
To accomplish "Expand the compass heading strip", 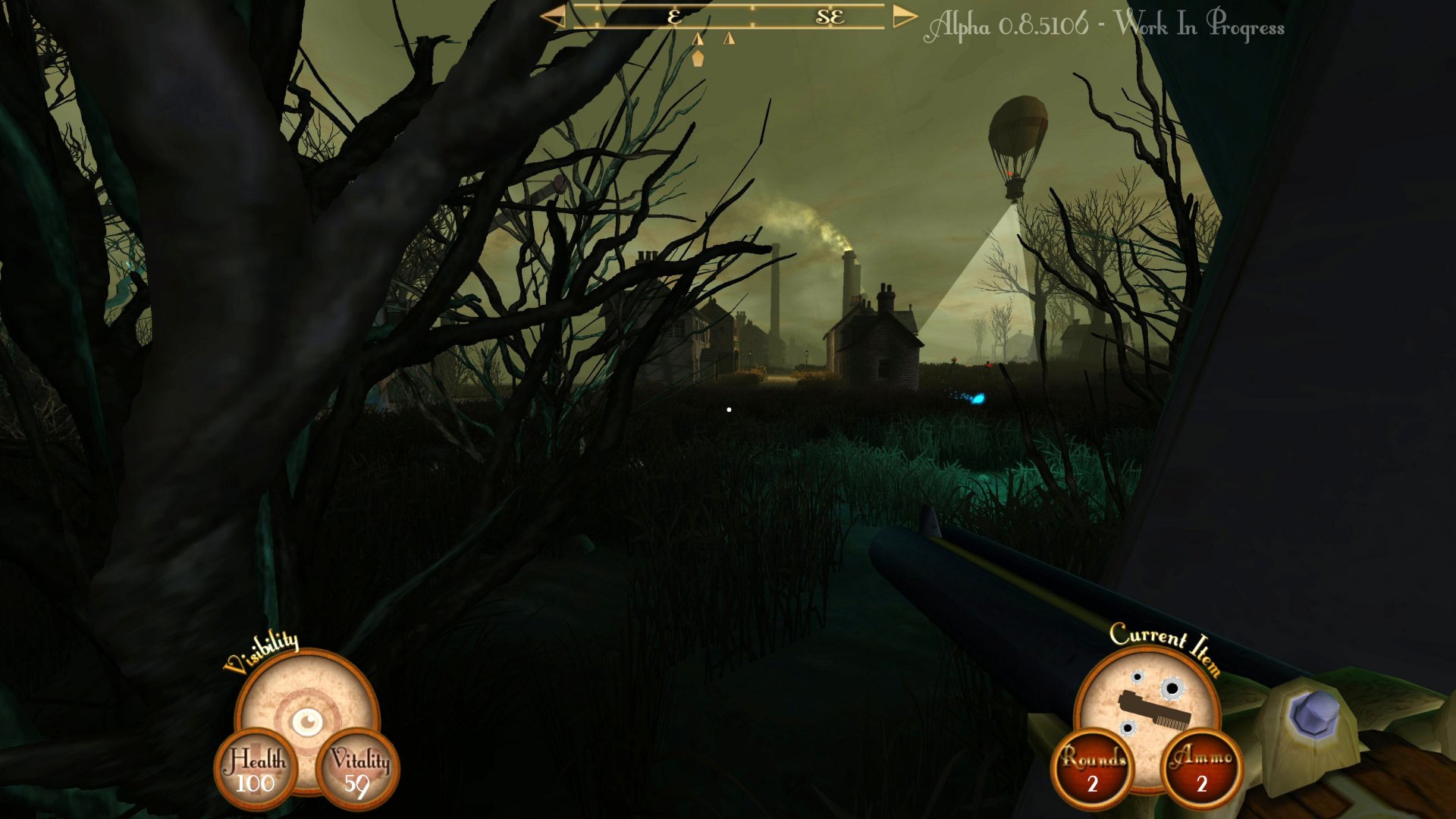I will click(x=728, y=15).
